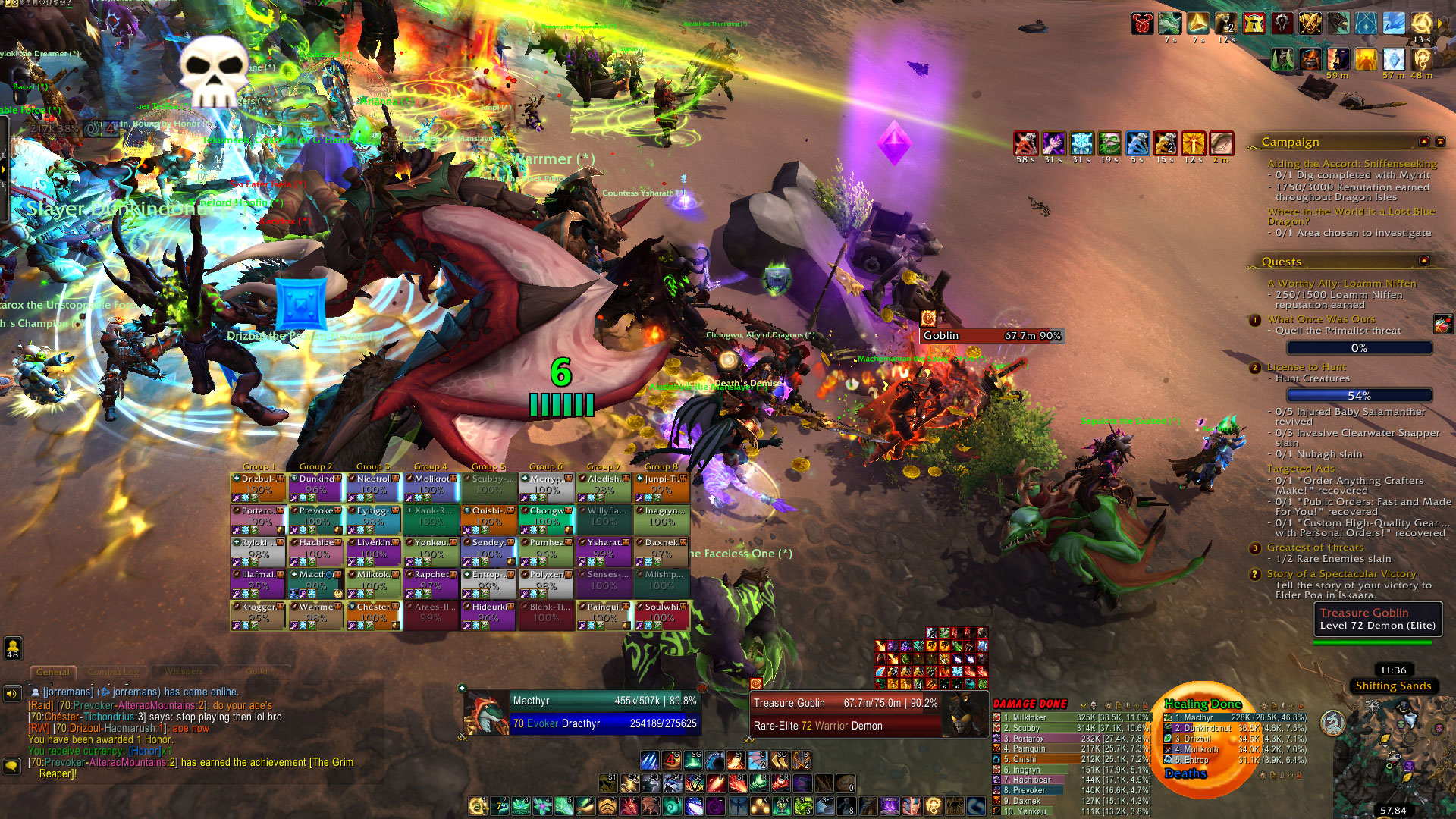Open the Whispers chat tab

tap(184, 672)
